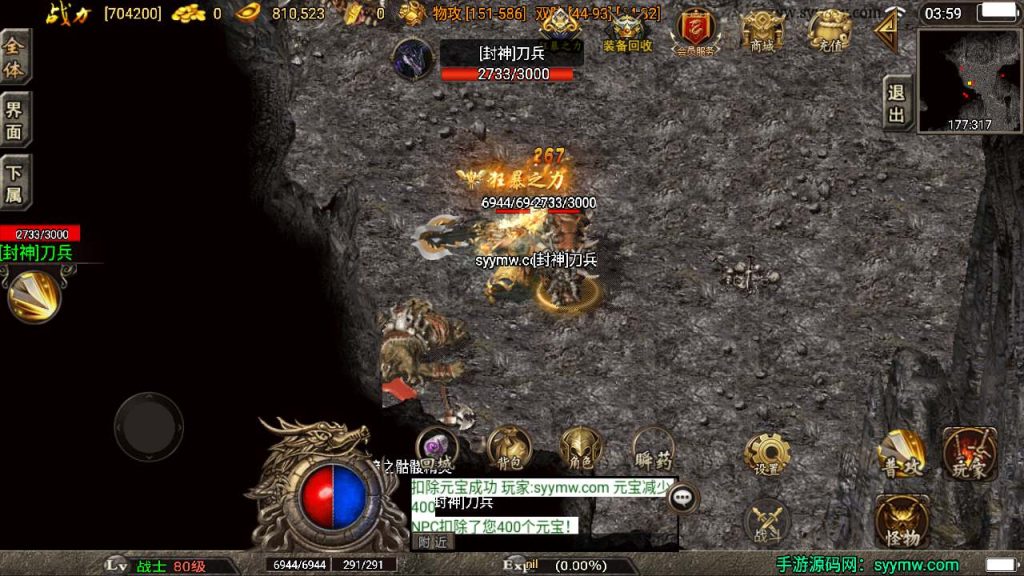Open the 角色 character sheet
The width and height of the screenshot is (1024, 576).
[581, 448]
